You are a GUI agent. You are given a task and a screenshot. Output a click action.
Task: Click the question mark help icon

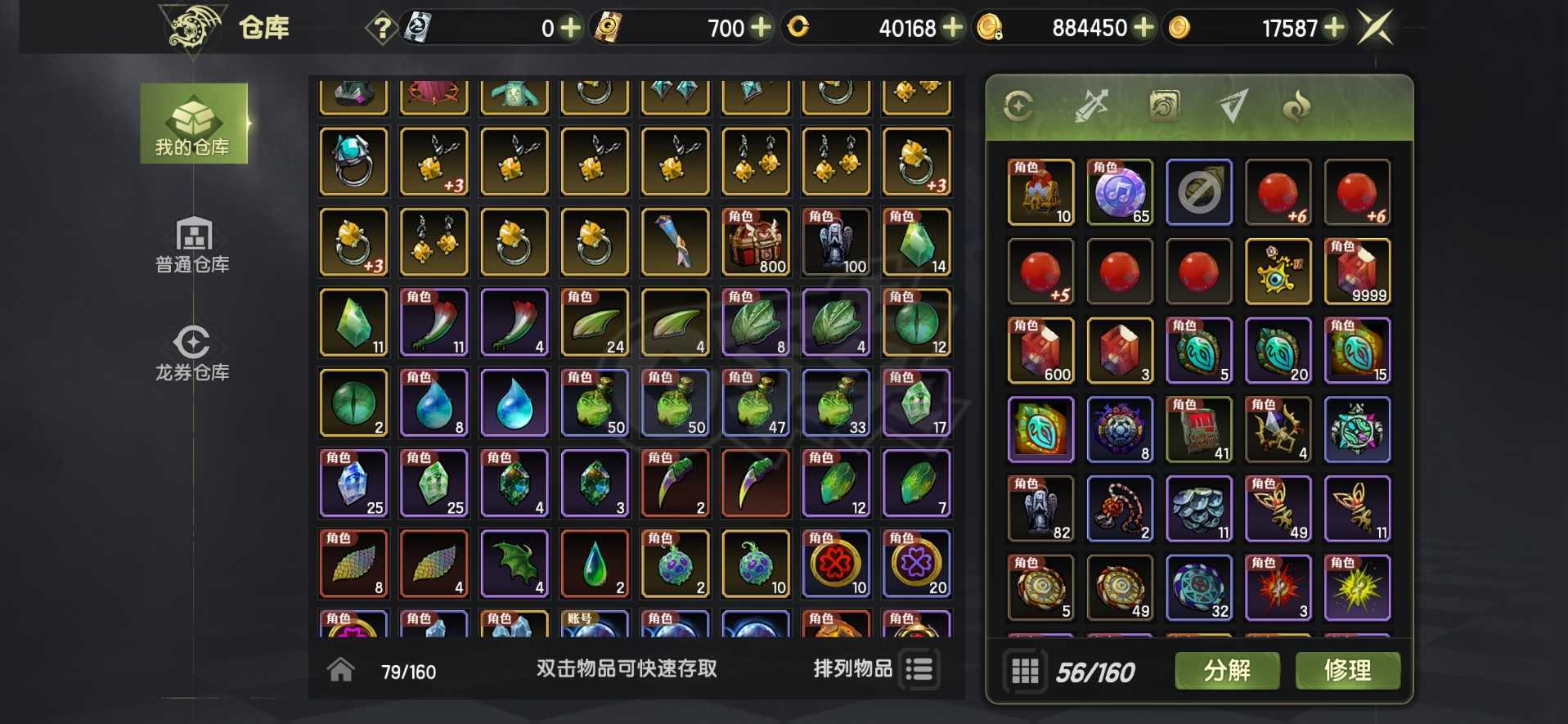point(380,26)
